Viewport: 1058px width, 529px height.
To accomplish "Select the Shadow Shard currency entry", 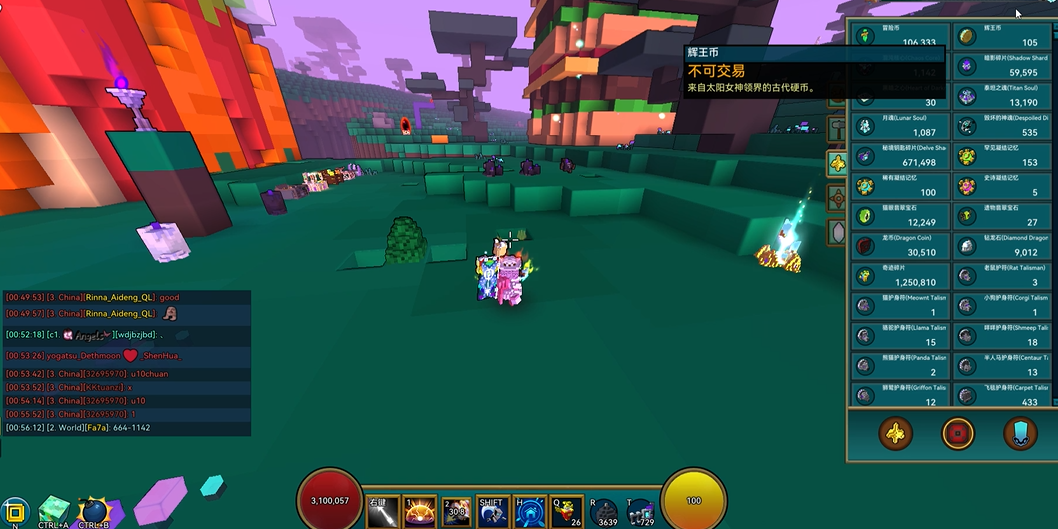I will 1000,66.
